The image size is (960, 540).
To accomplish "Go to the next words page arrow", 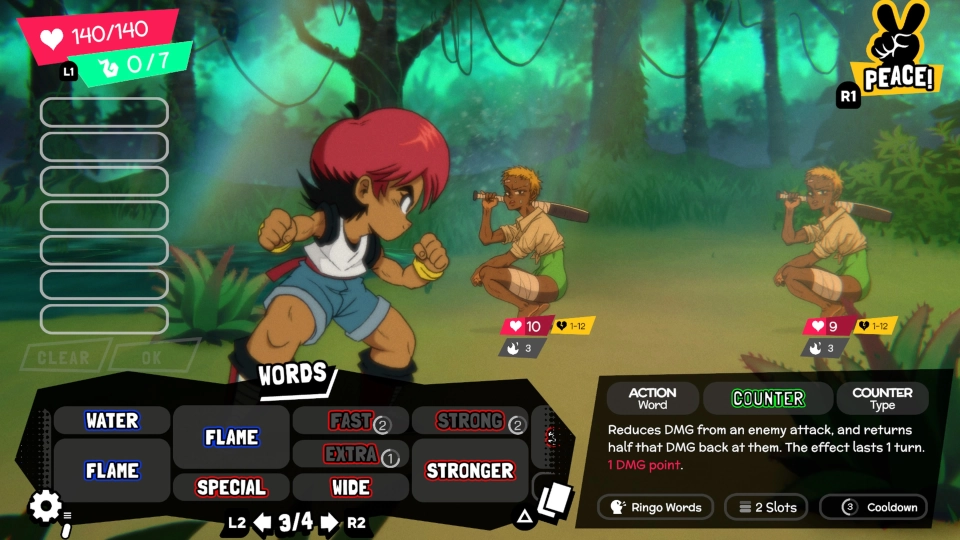I will (329, 522).
